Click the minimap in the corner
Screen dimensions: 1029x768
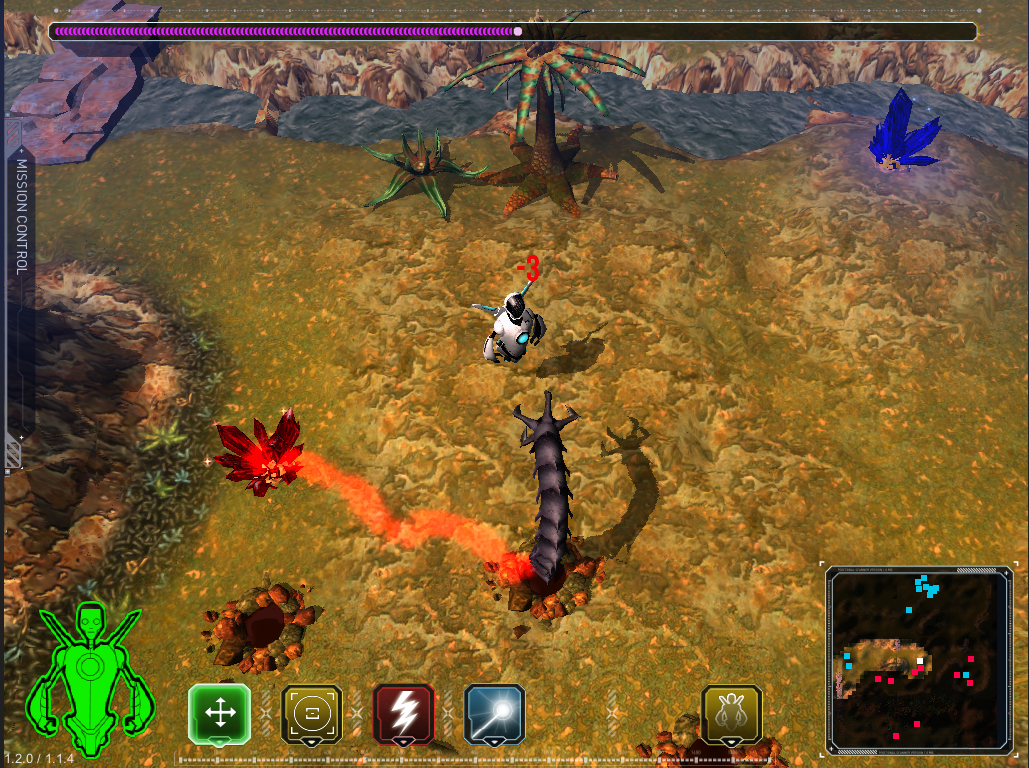(918, 660)
